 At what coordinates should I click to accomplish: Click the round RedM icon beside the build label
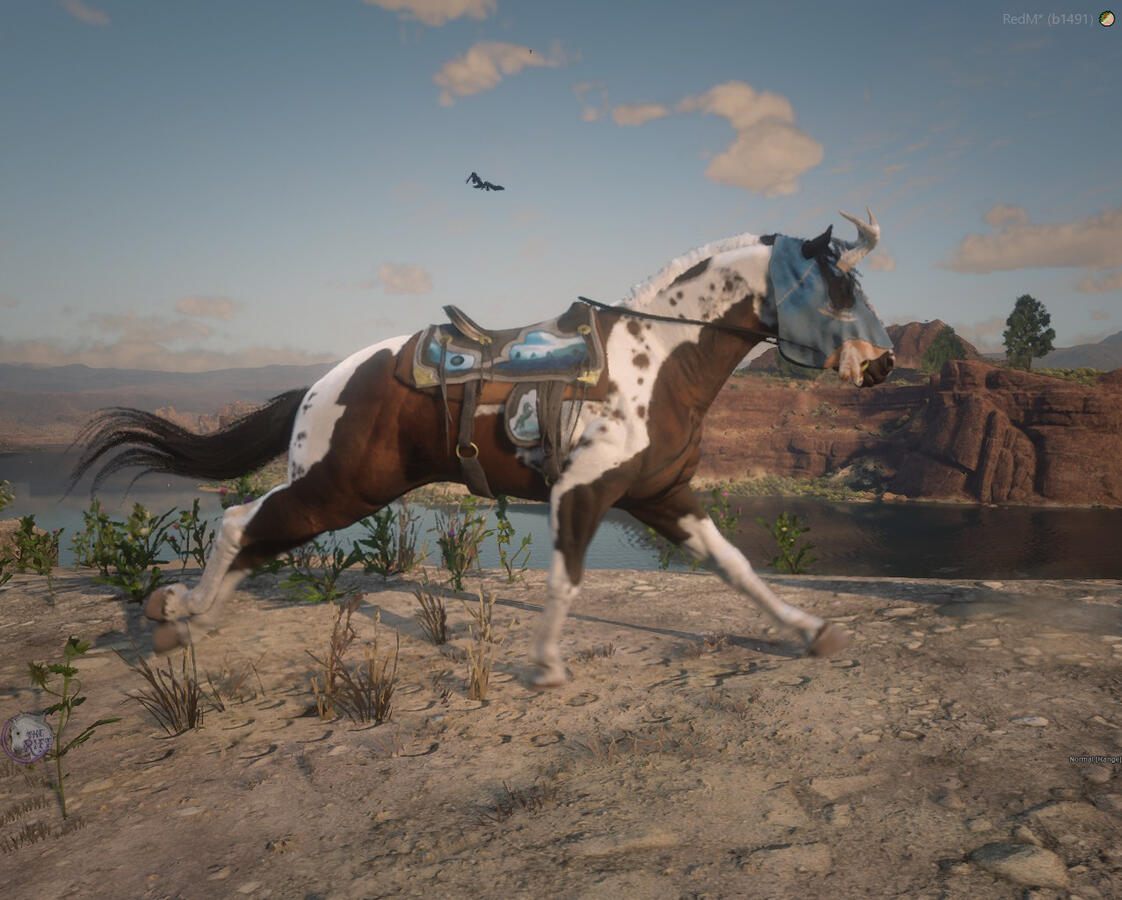[1106, 18]
